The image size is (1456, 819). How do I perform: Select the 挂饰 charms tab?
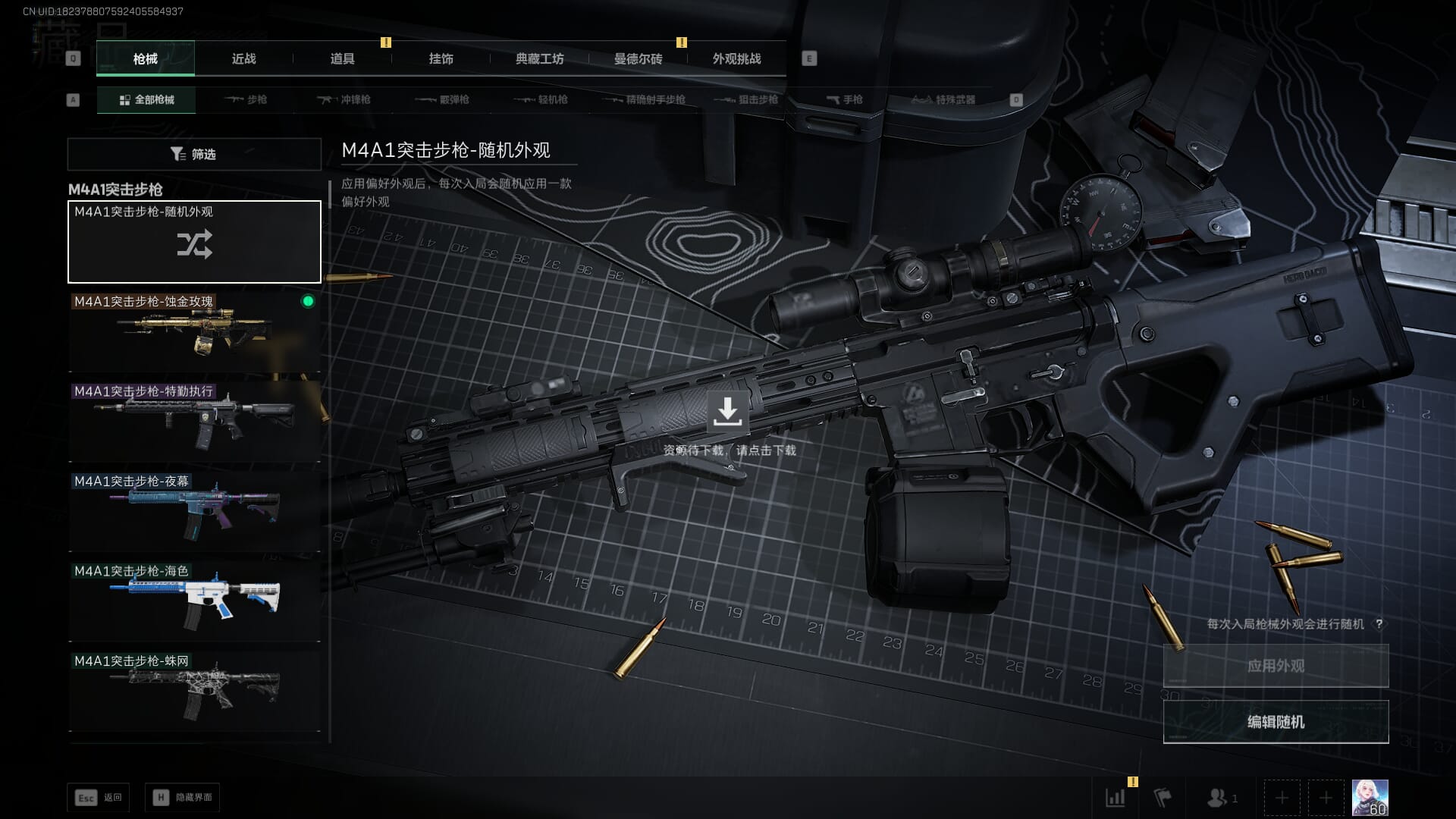click(x=441, y=59)
